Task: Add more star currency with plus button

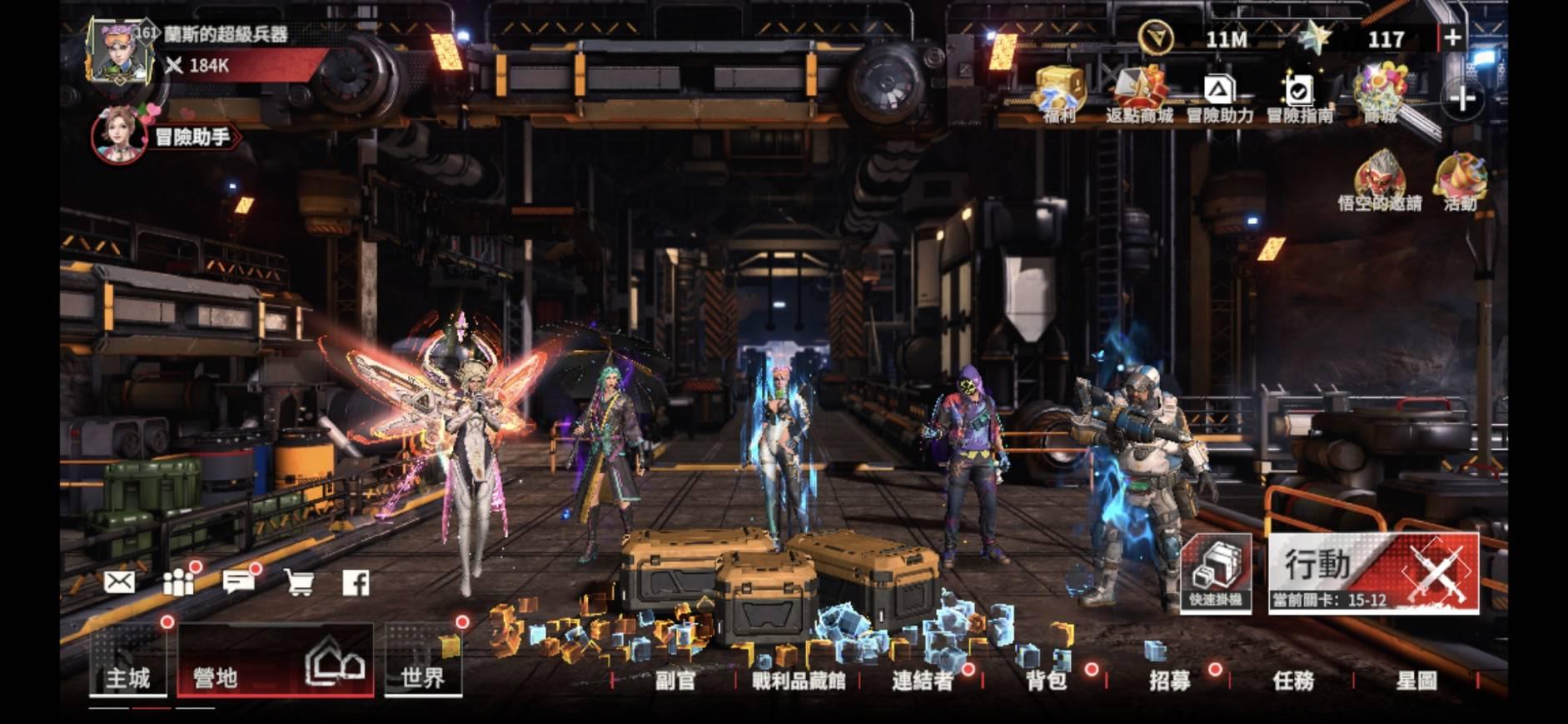Action: [x=1452, y=37]
